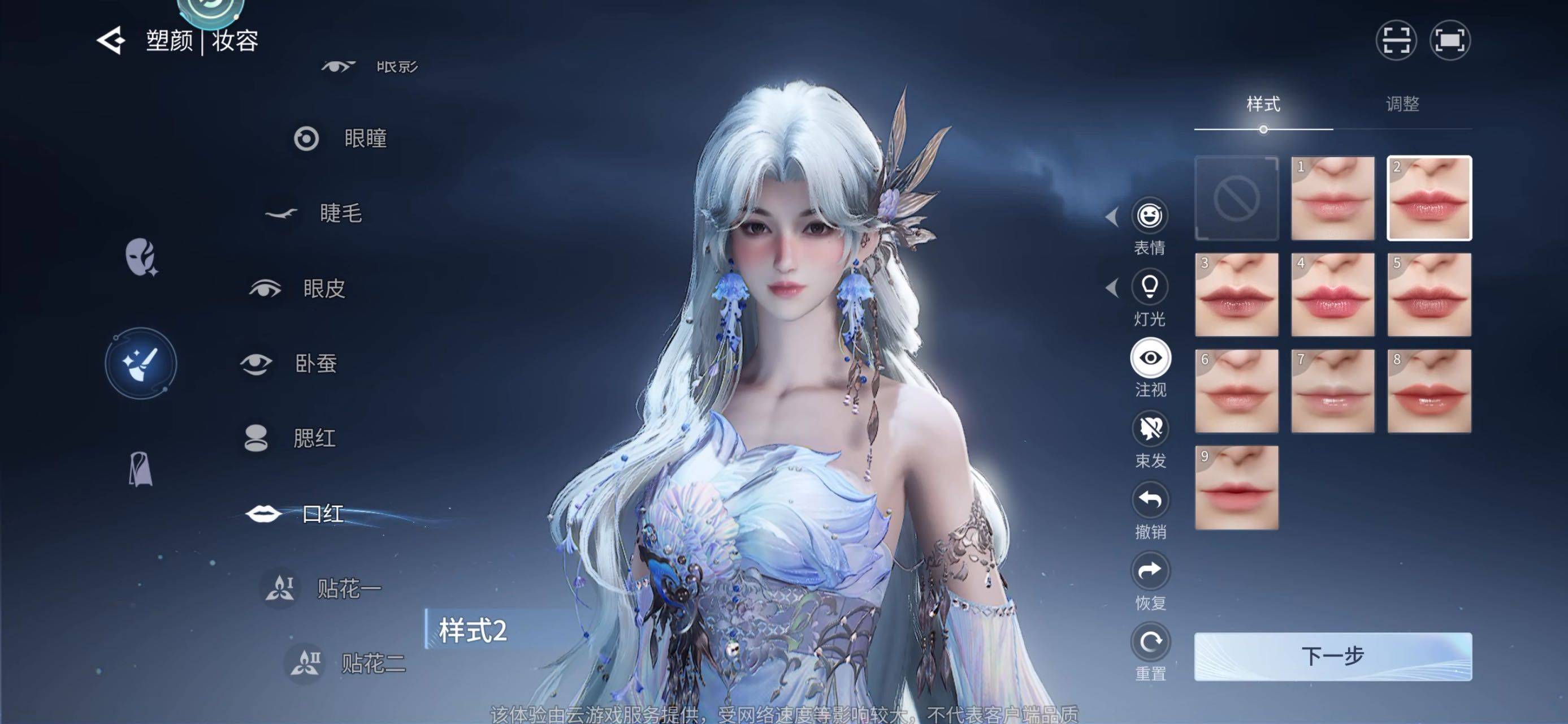Image resolution: width=1568 pixels, height=724 pixels.
Task: Choose the 眼皮 eyelid option
Action: (x=323, y=288)
